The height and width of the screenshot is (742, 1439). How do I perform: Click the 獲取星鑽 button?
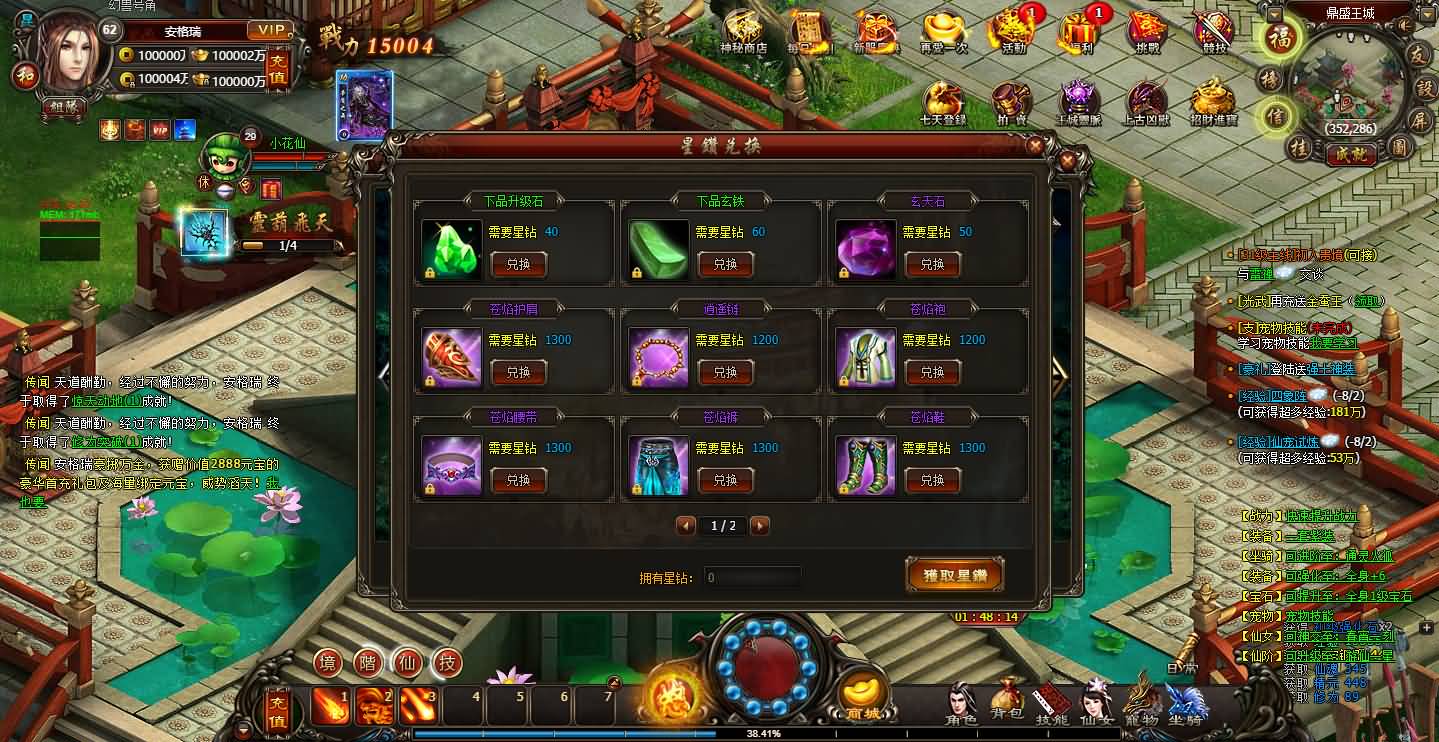pyautogui.click(x=954, y=575)
